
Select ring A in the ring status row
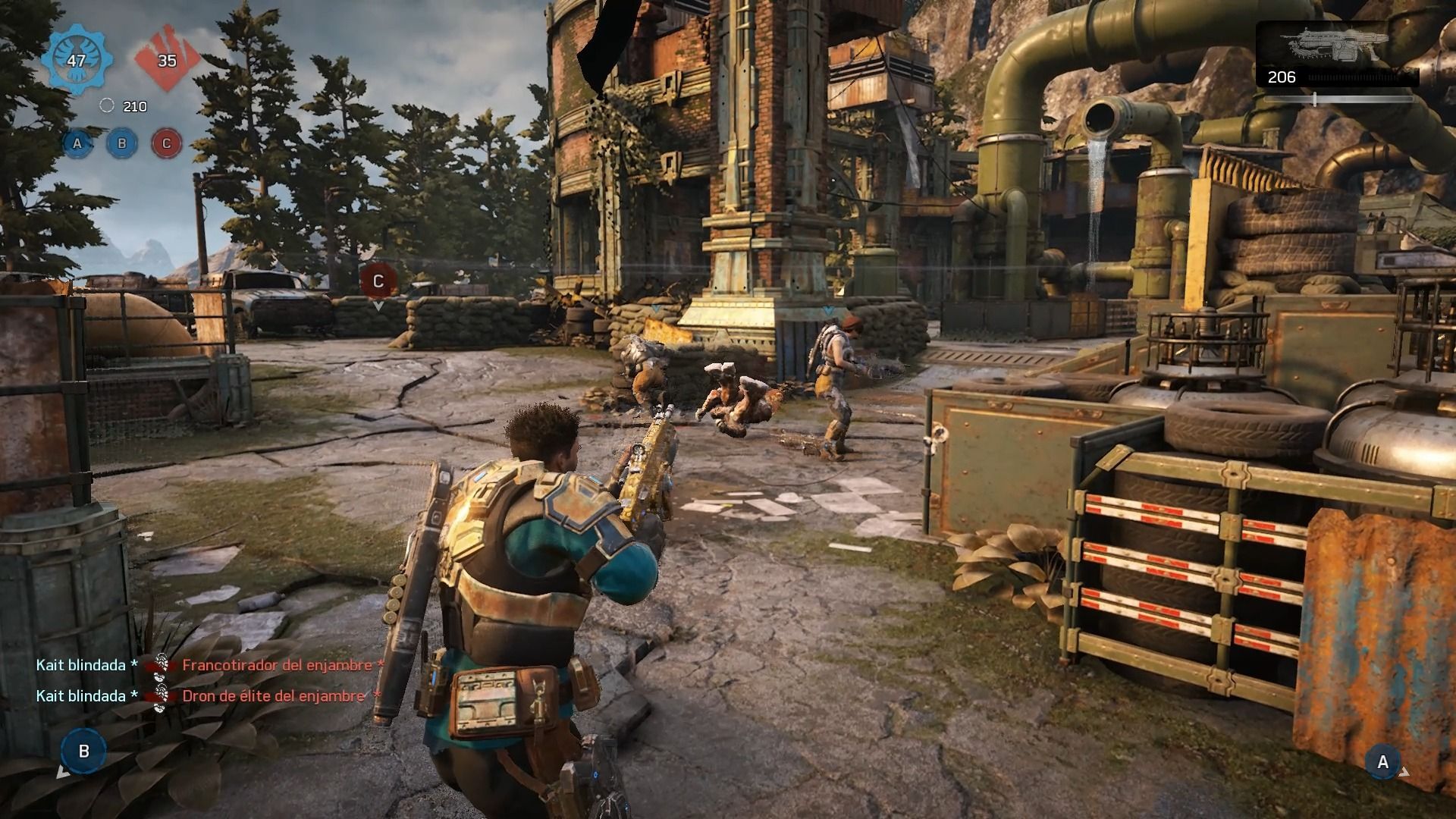click(77, 143)
